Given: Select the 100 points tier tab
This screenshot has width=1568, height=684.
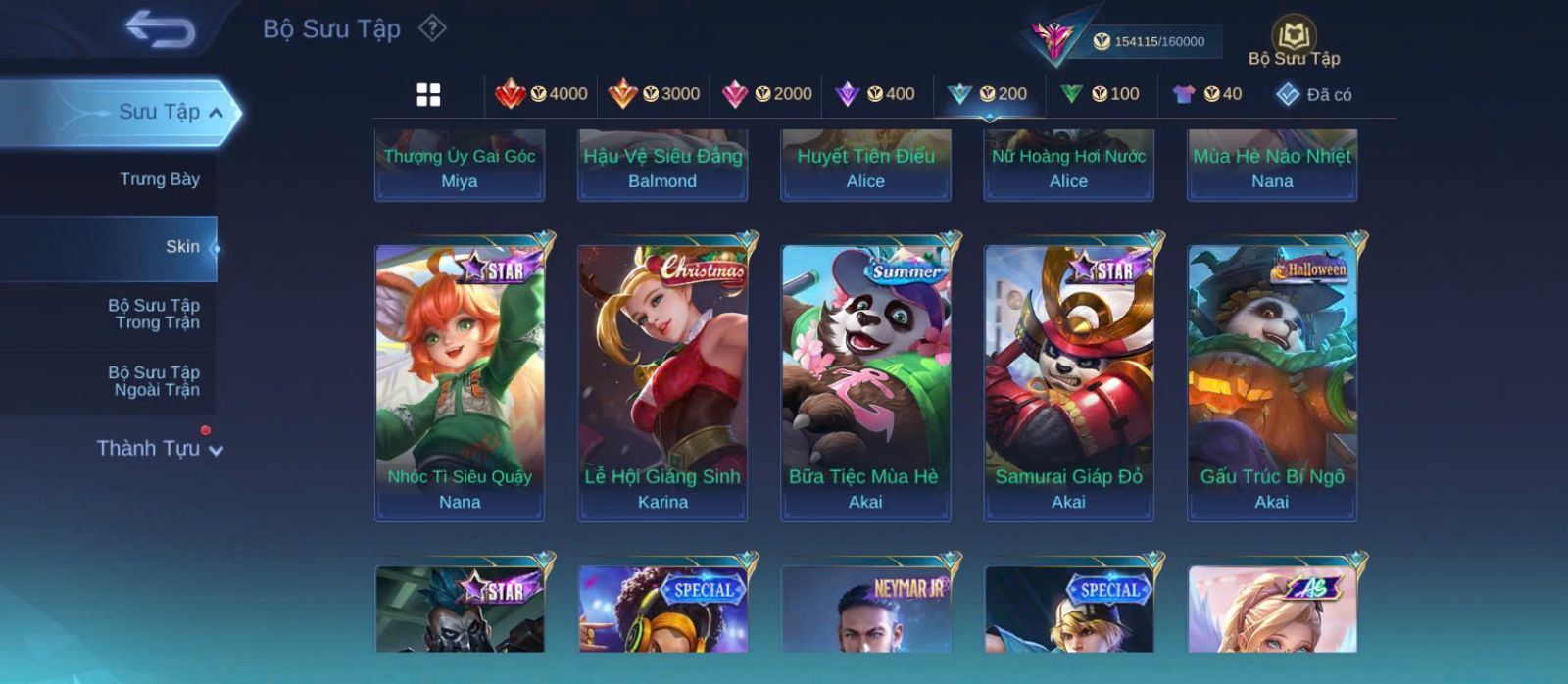Looking at the screenshot, I should (1100, 94).
